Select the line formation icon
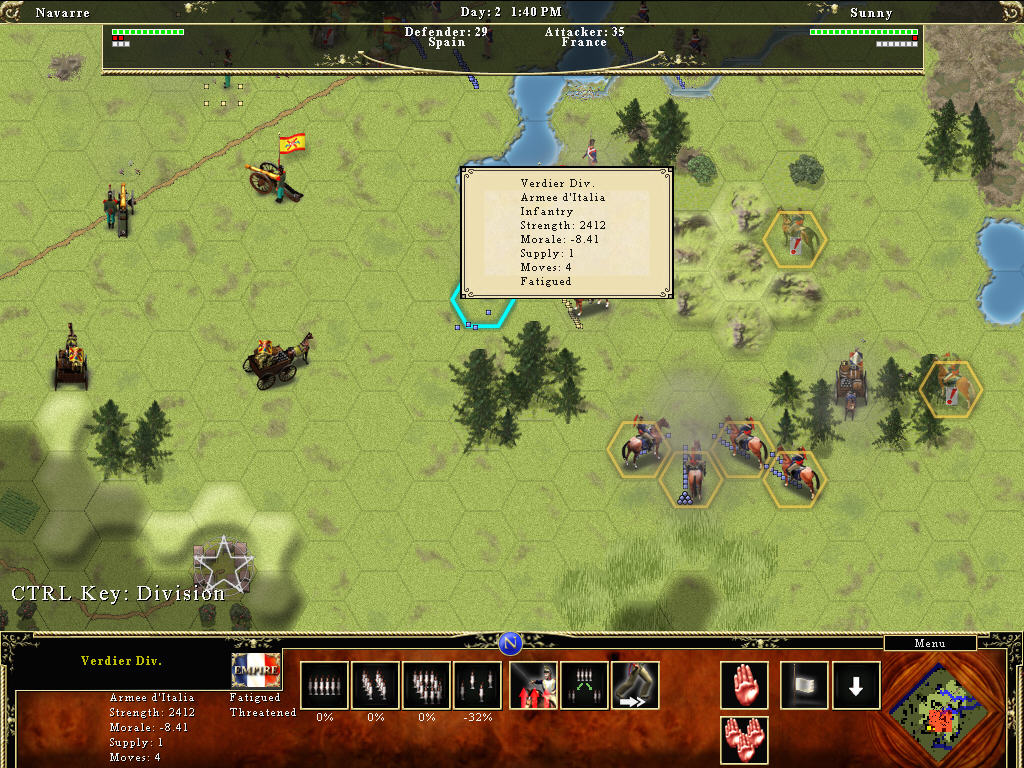 pyautogui.click(x=325, y=685)
